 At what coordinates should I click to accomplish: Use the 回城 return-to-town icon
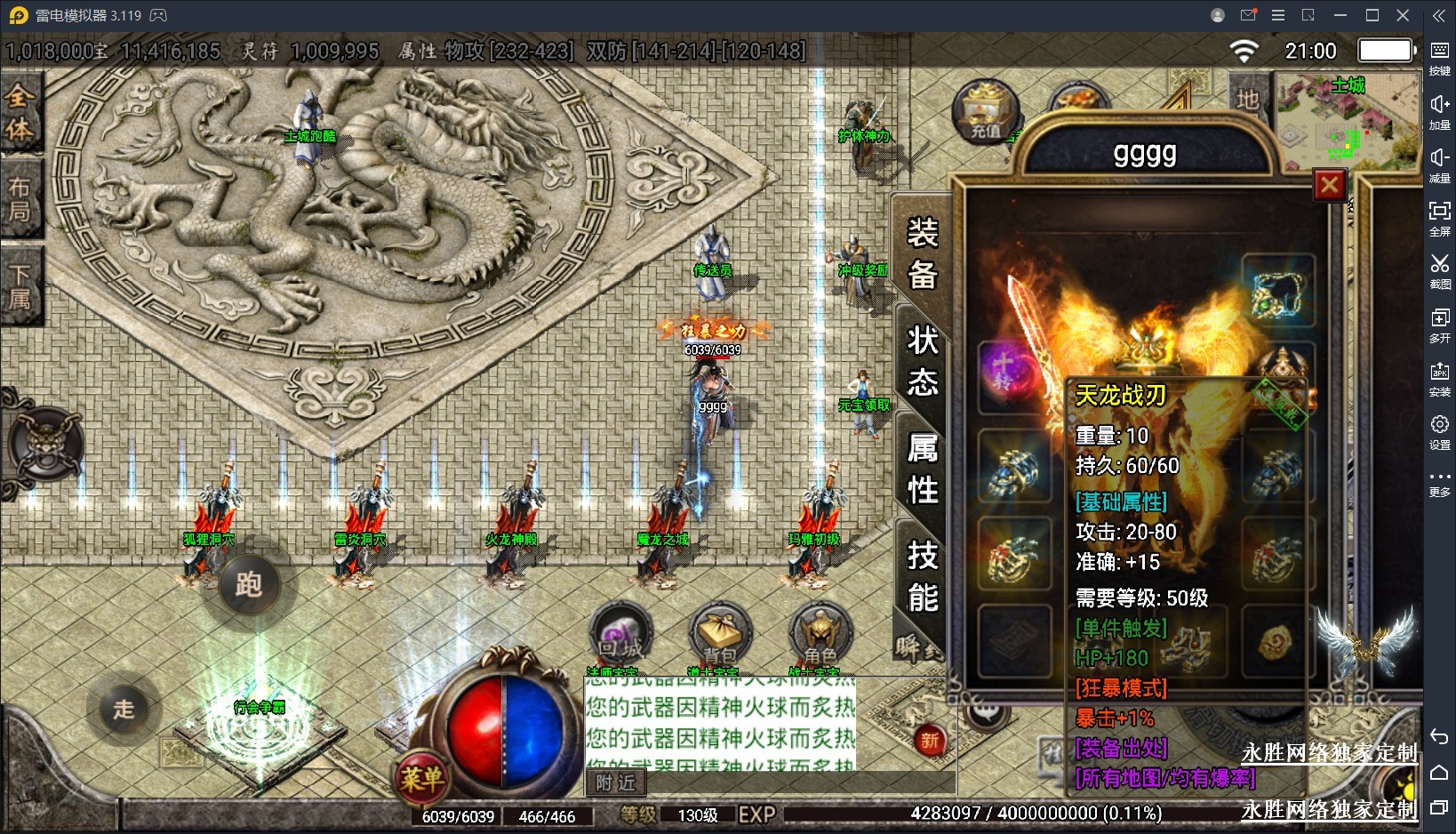[x=620, y=634]
